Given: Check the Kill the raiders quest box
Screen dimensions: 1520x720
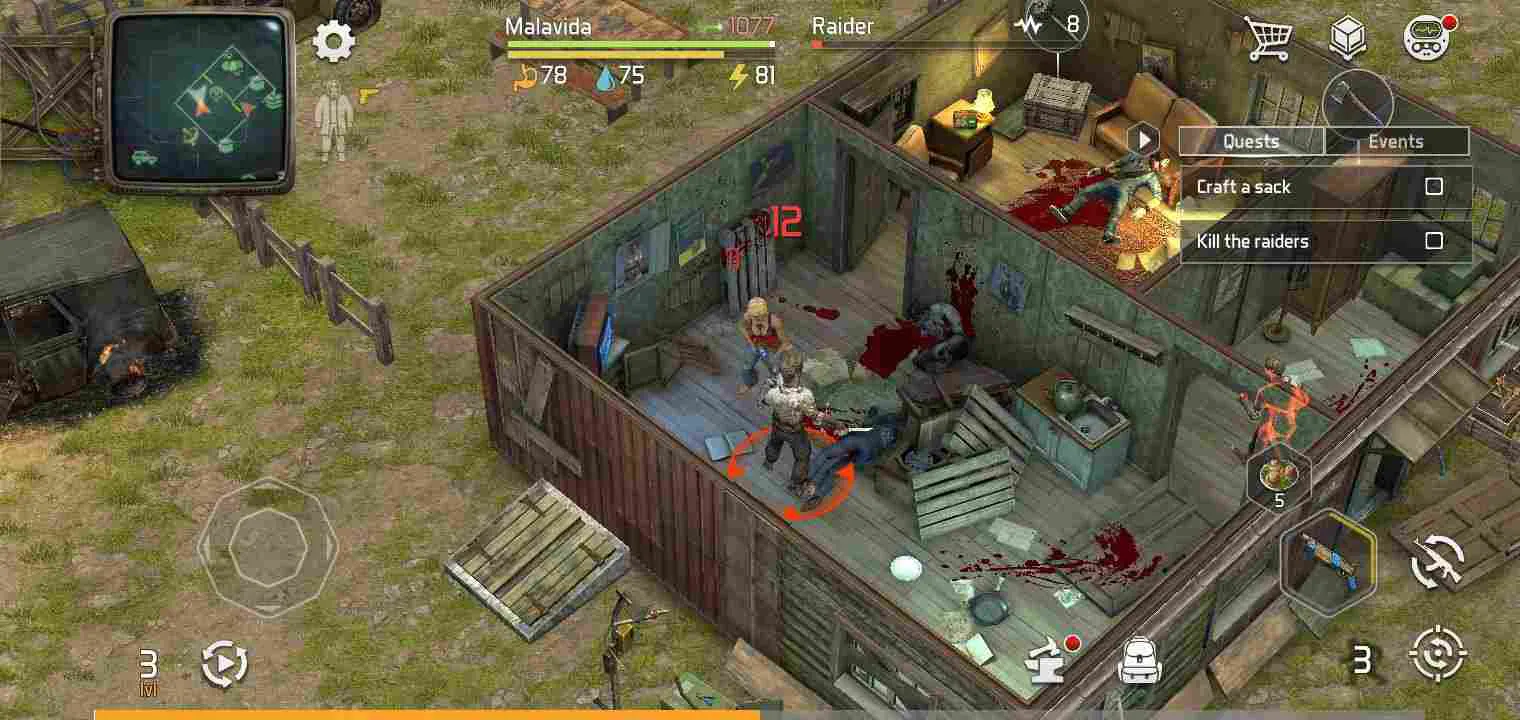Looking at the screenshot, I should (1436, 241).
